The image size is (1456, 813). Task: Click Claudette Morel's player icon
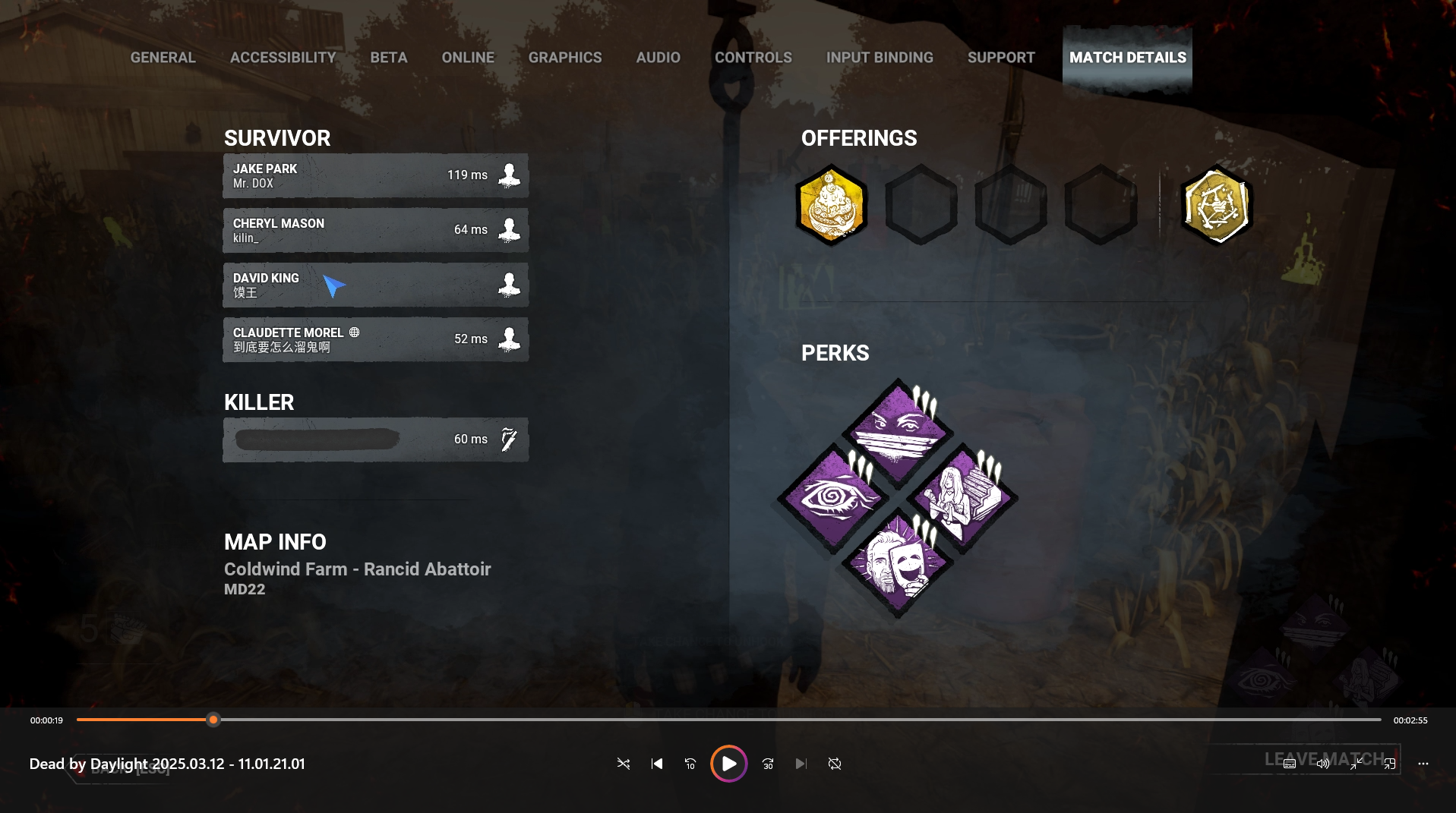point(508,339)
